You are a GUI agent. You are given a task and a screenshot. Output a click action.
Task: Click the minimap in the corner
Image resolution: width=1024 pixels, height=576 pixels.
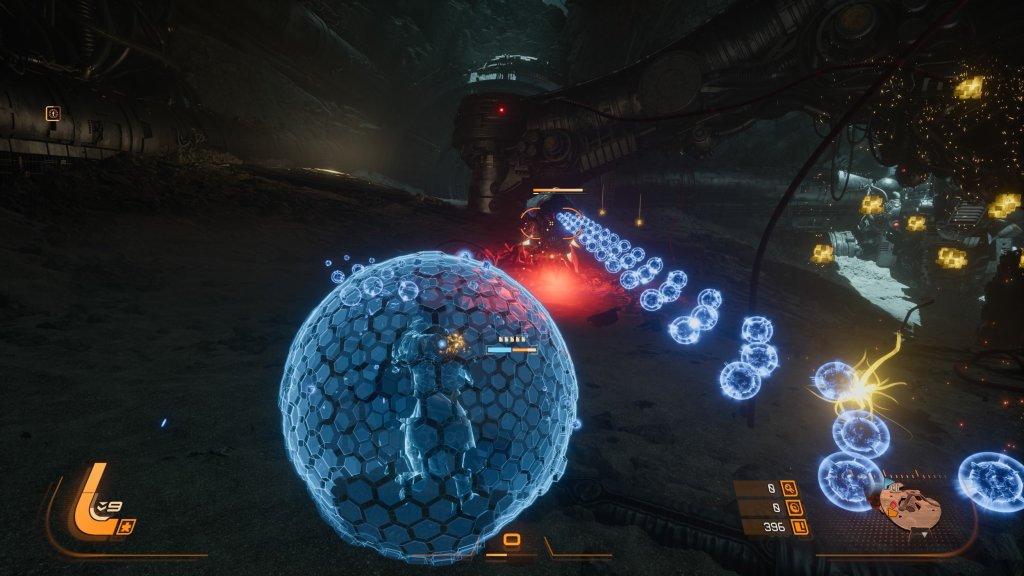coord(908,507)
